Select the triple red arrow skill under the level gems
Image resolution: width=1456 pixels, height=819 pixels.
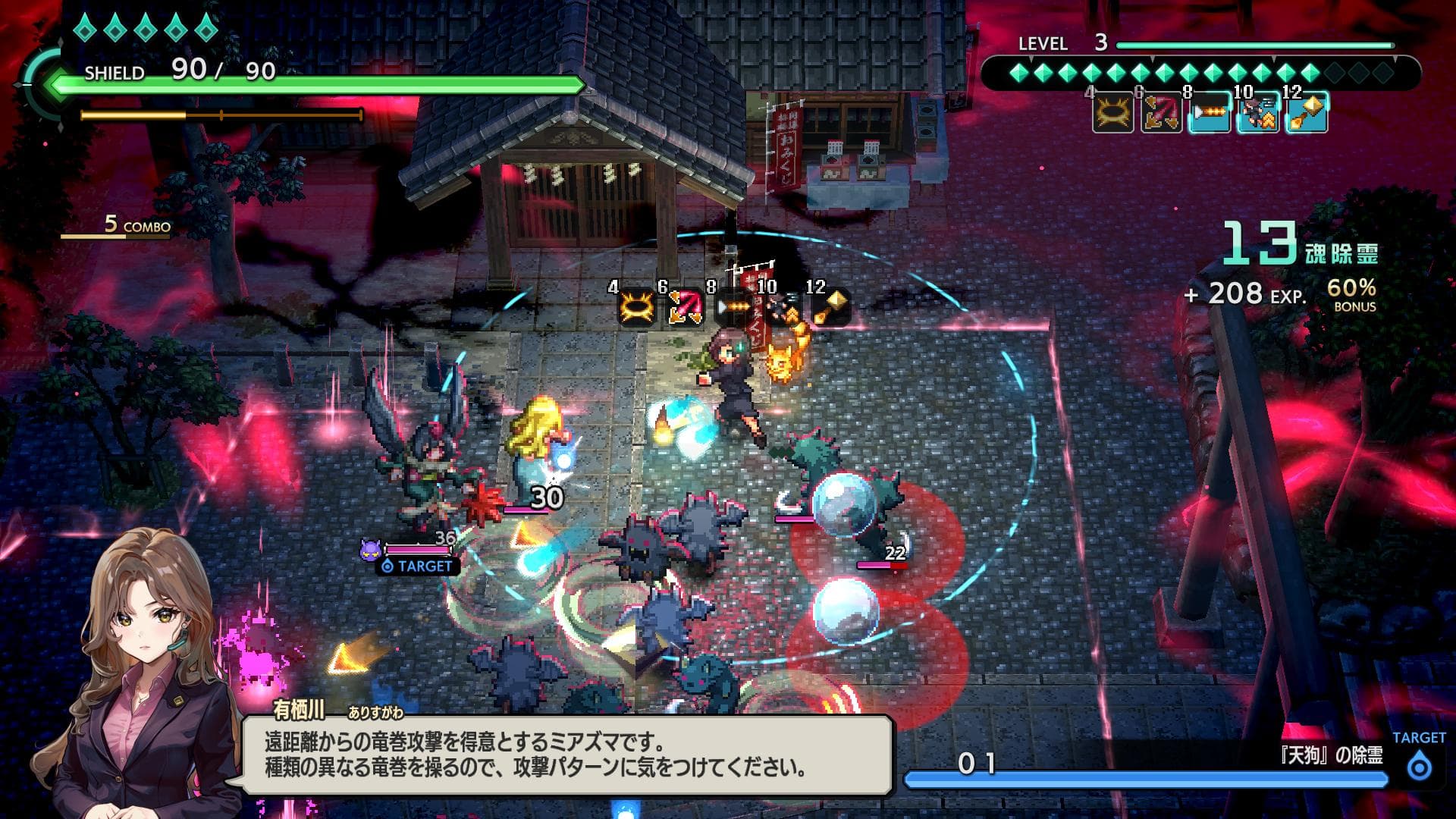tap(1161, 113)
